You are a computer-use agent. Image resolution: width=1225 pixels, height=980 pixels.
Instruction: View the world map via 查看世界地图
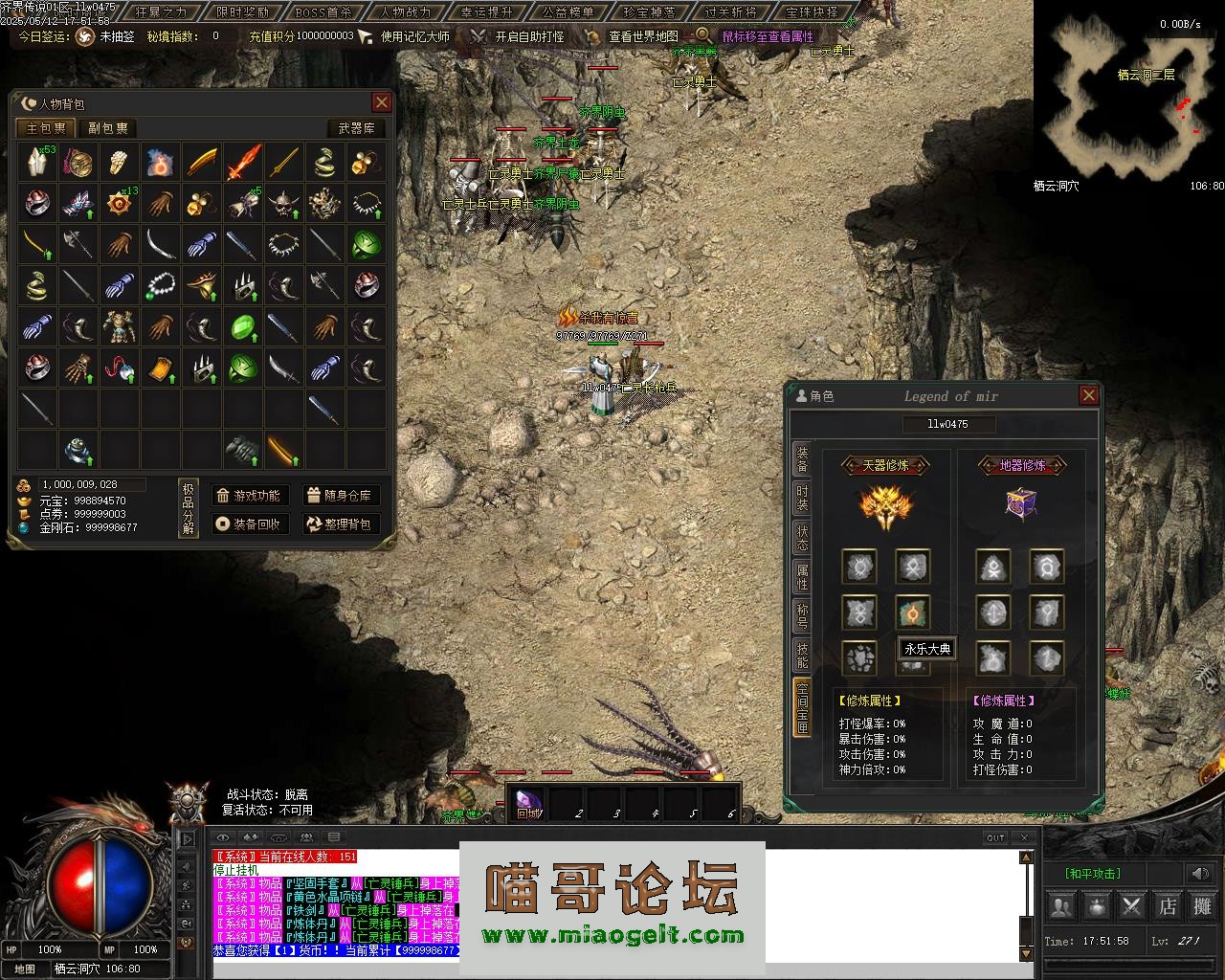coord(641,36)
